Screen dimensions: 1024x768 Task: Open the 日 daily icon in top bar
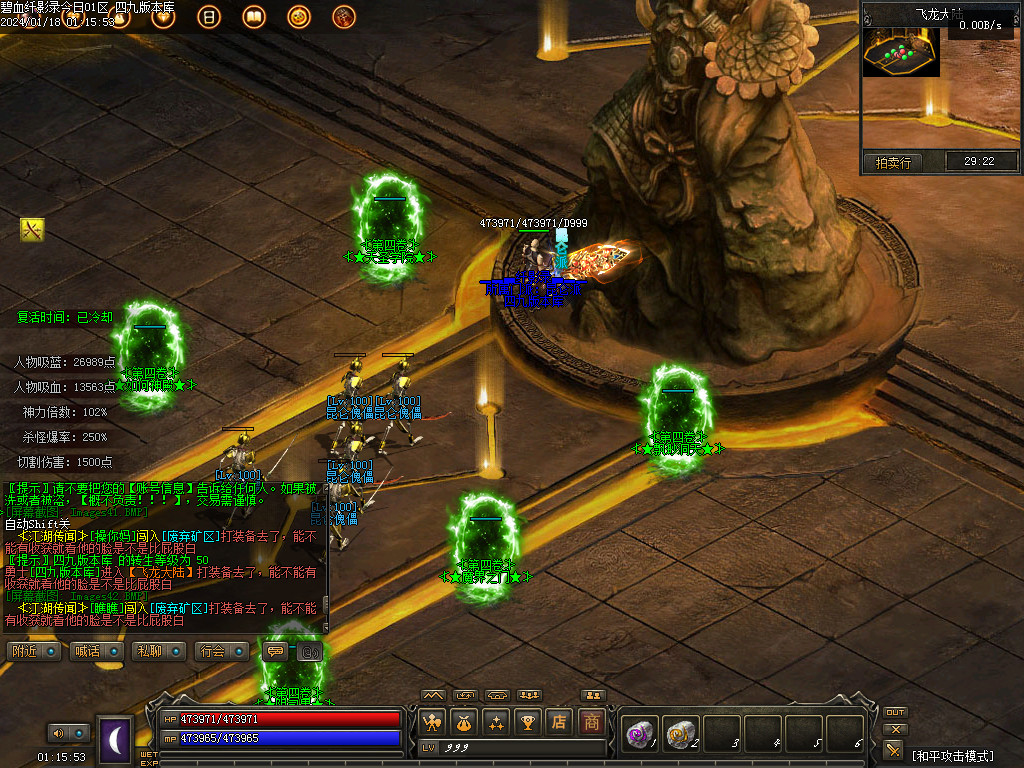208,17
